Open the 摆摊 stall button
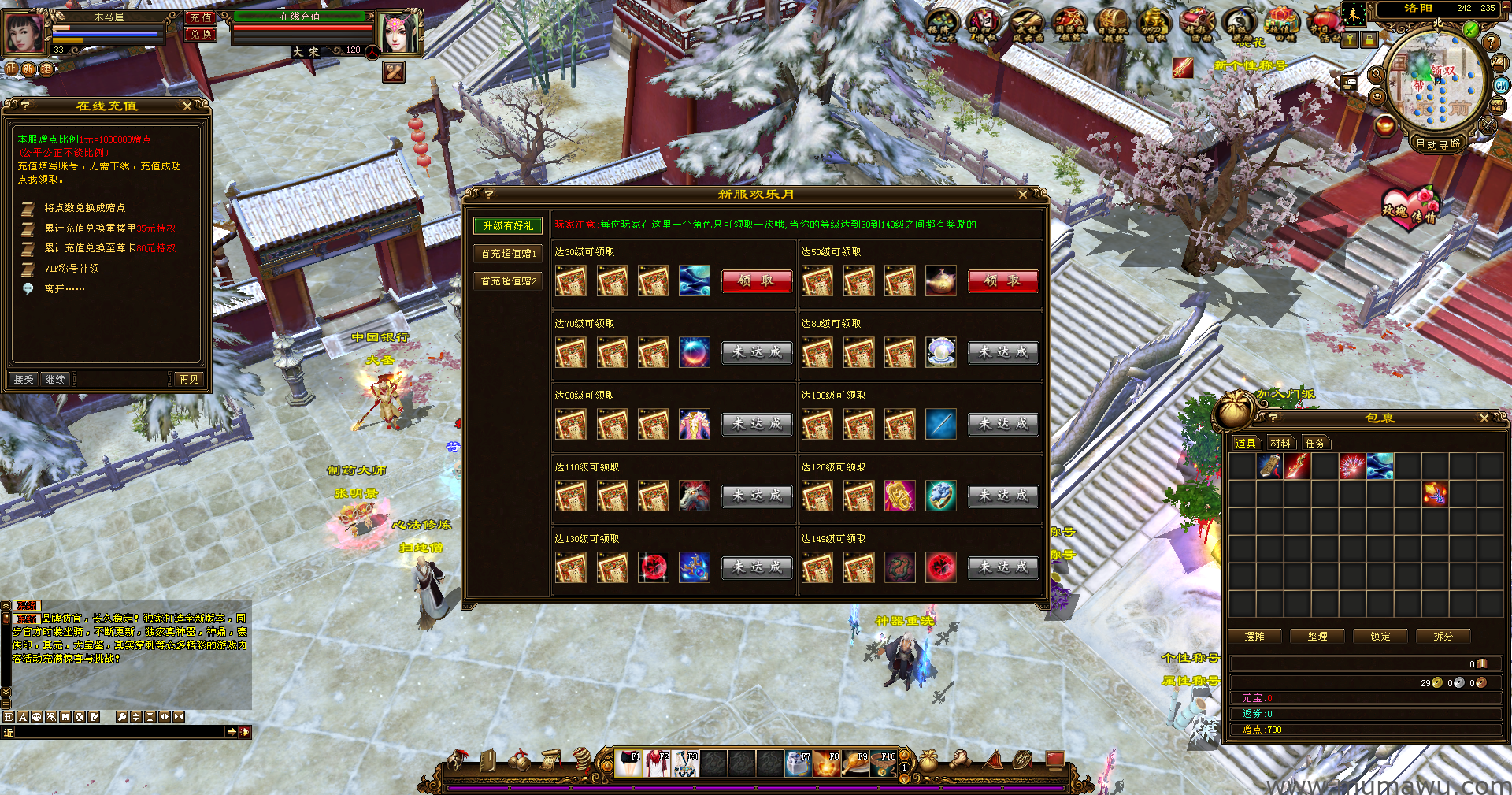The height and width of the screenshot is (795, 1512). click(x=1254, y=637)
